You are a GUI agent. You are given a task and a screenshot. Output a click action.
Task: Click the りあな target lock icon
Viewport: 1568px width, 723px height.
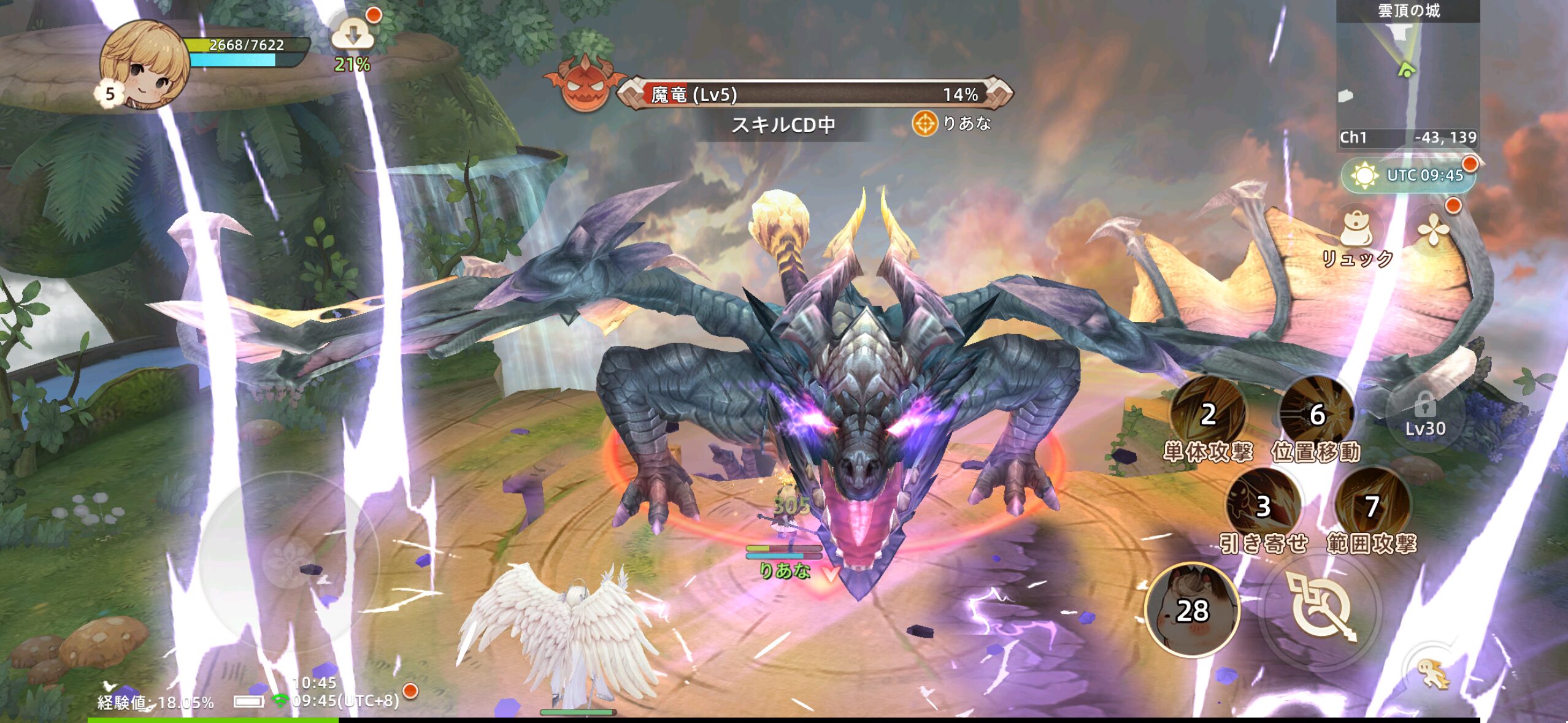pyautogui.click(x=924, y=124)
